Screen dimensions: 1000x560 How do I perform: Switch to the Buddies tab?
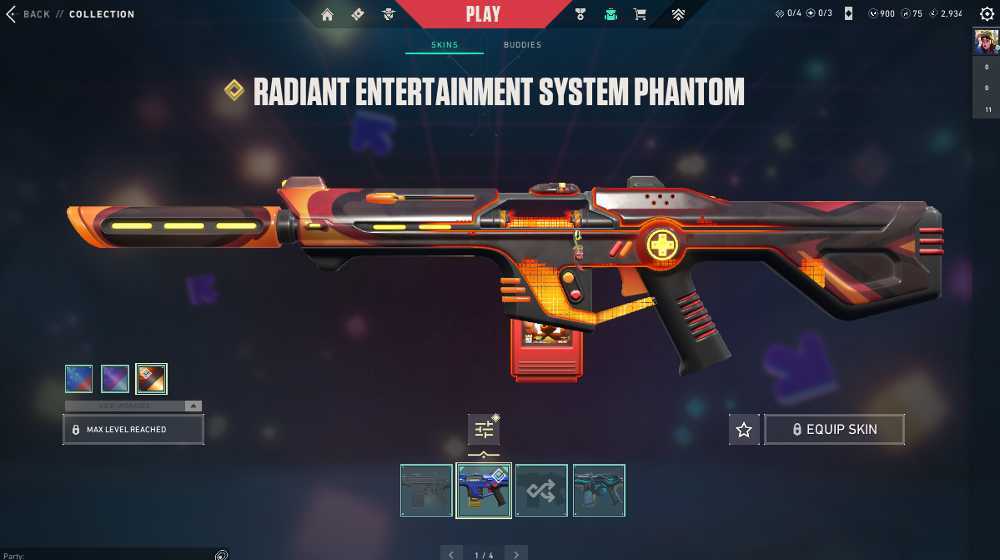pyautogui.click(x=522, y=45)
